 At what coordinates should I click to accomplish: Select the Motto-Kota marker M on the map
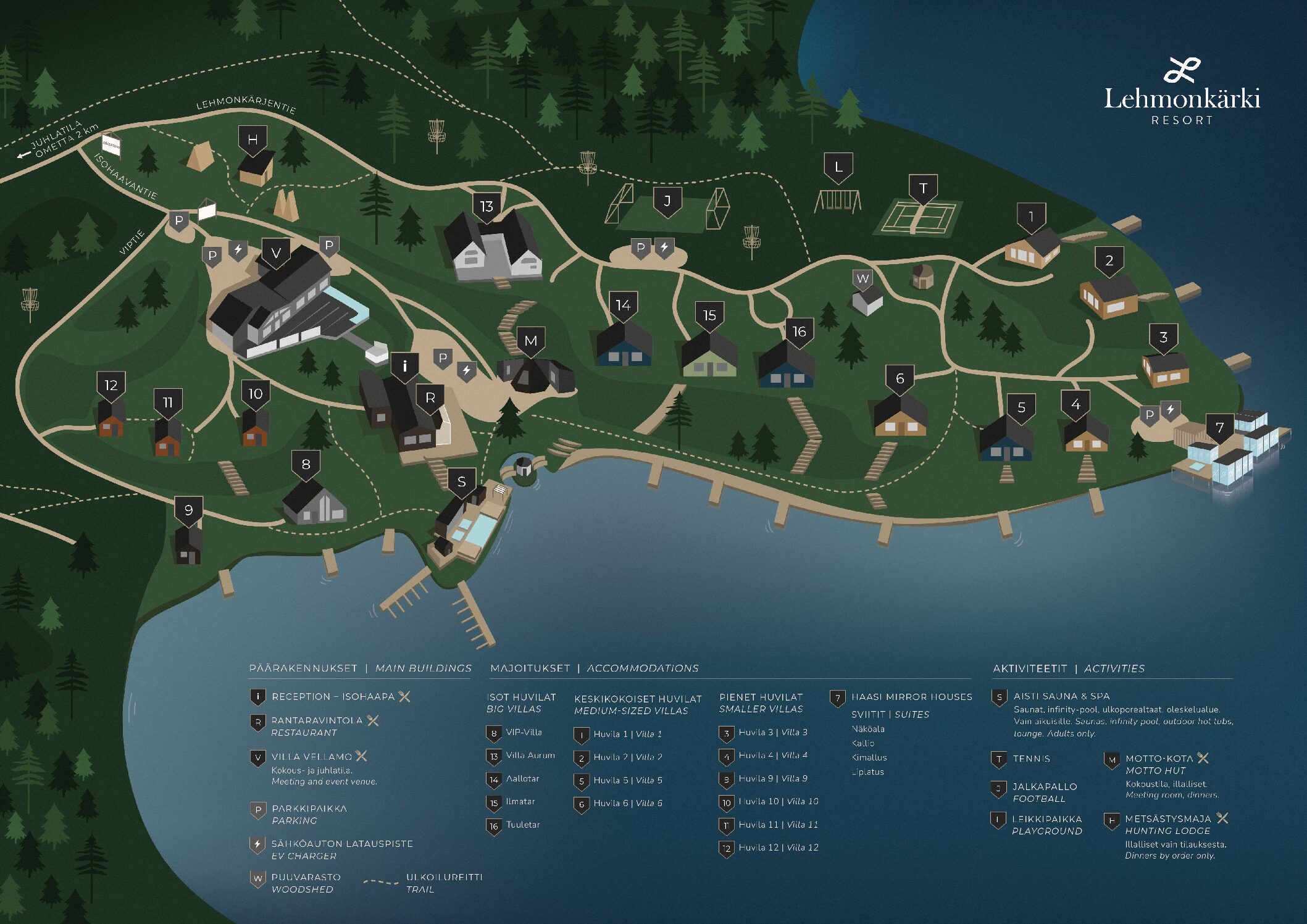[x=530, y=341]
